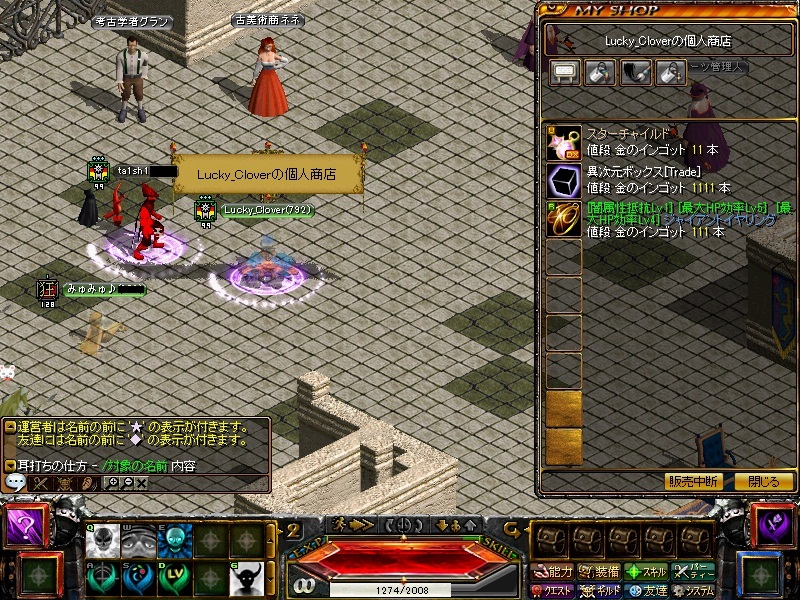The height and width of the screenshot is (600, 800).
Task: Open the 友達 friends list
Action: point(648,590)
